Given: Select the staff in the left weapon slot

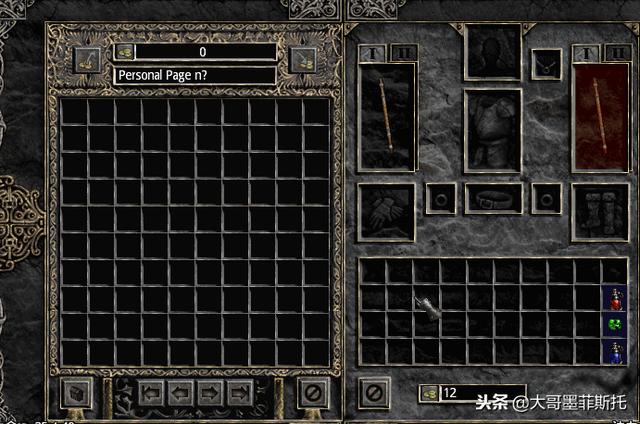Looking at the screenshot, I should coord(387,115).
